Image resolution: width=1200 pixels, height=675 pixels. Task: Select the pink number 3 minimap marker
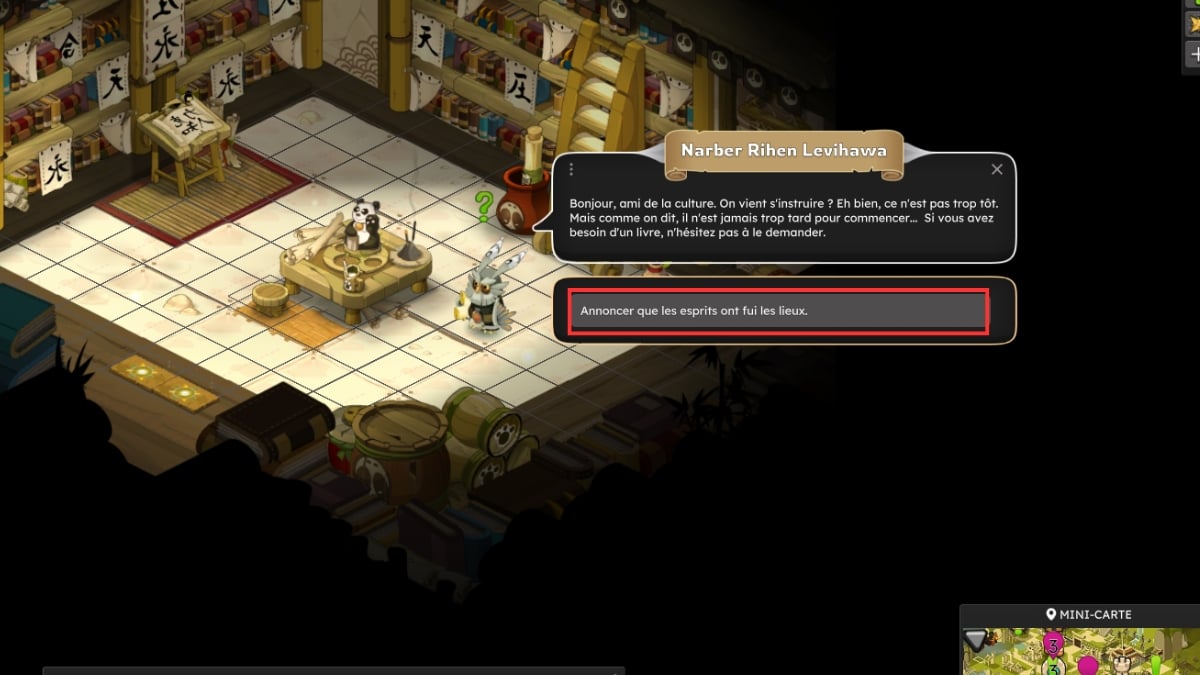[1052, 641]
